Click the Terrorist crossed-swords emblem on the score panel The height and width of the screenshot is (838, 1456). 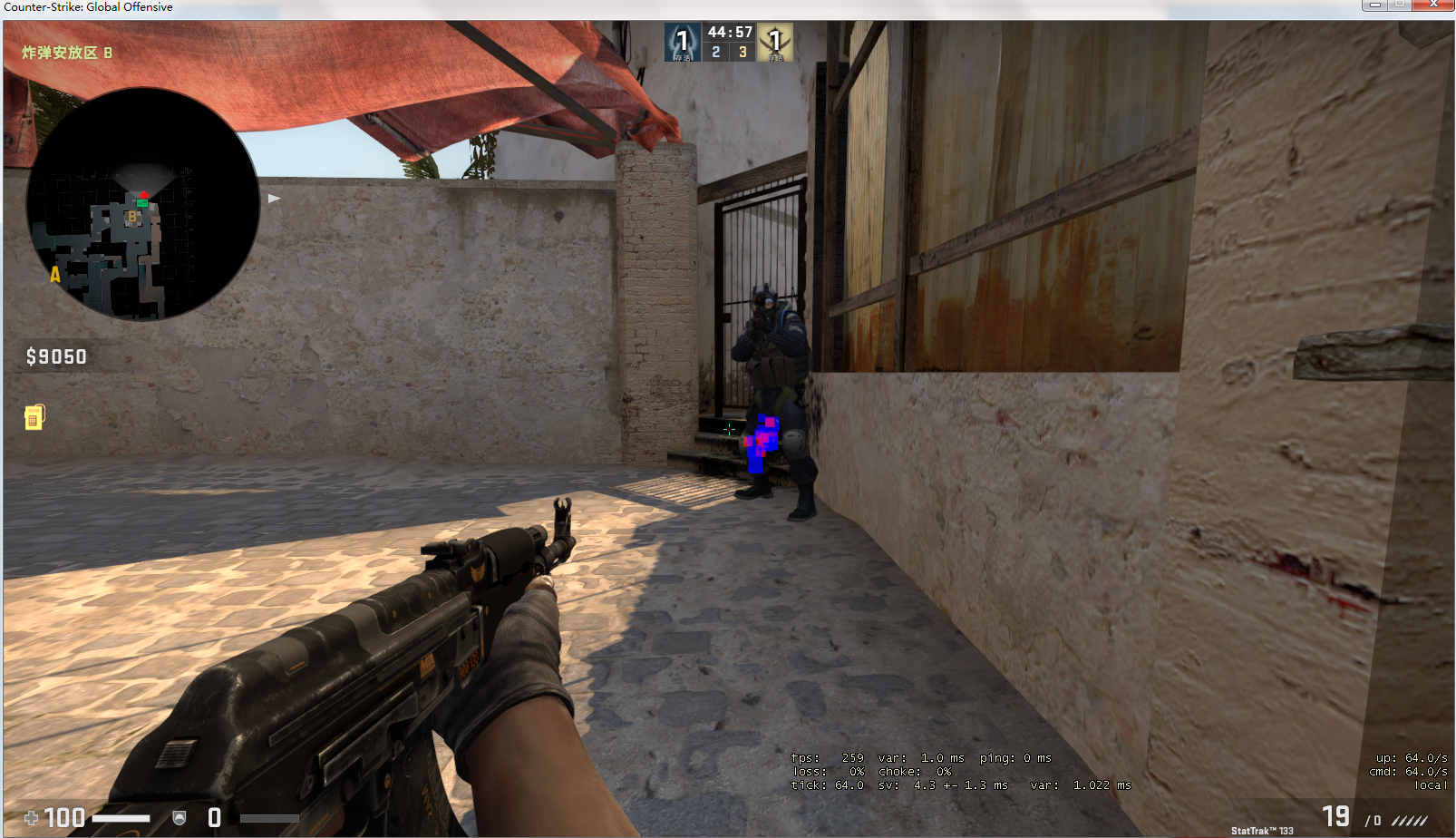pyautogui.click(x=777, y=41)
